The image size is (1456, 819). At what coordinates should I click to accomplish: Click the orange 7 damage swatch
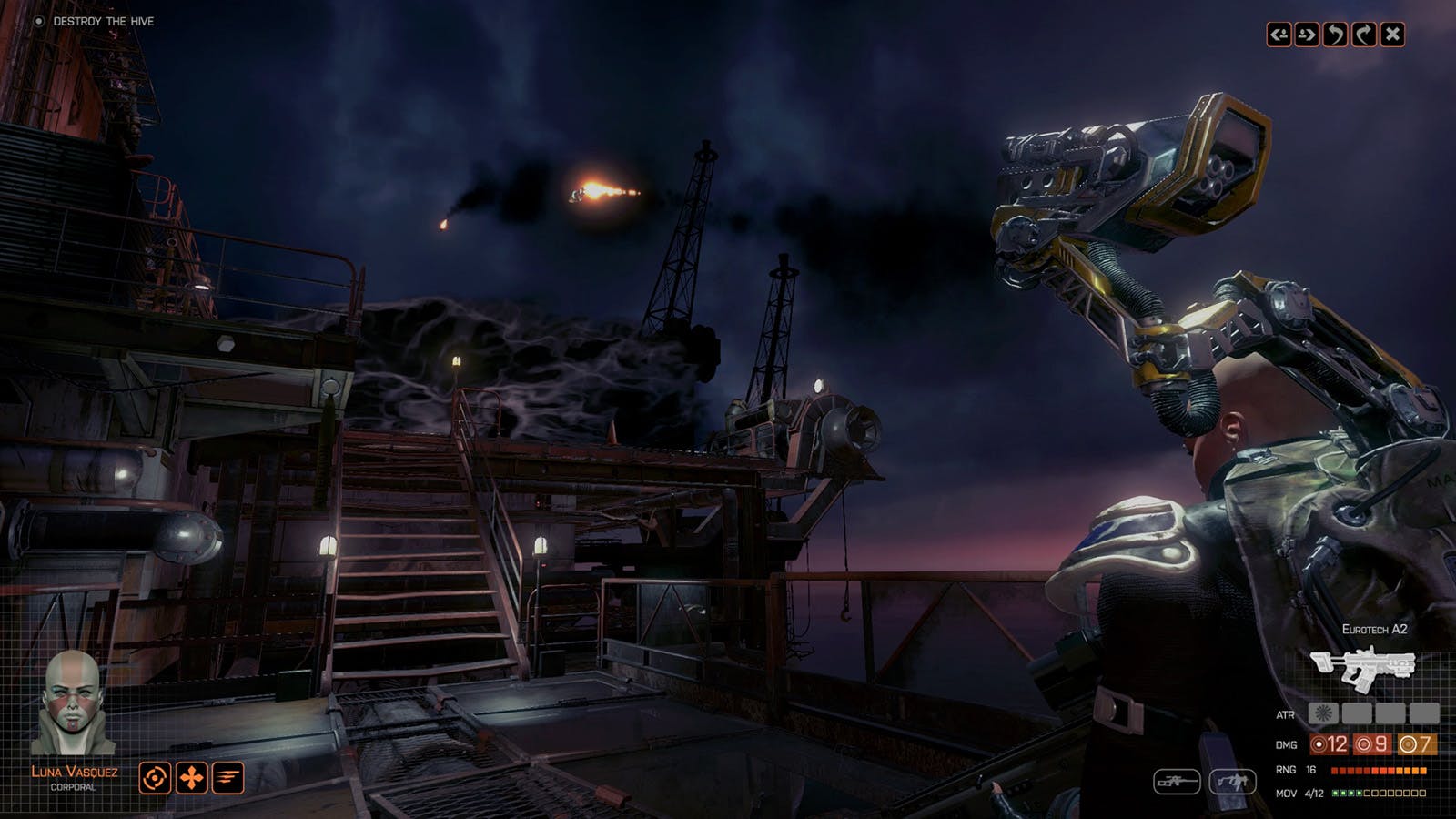[x=1416, y=744]
